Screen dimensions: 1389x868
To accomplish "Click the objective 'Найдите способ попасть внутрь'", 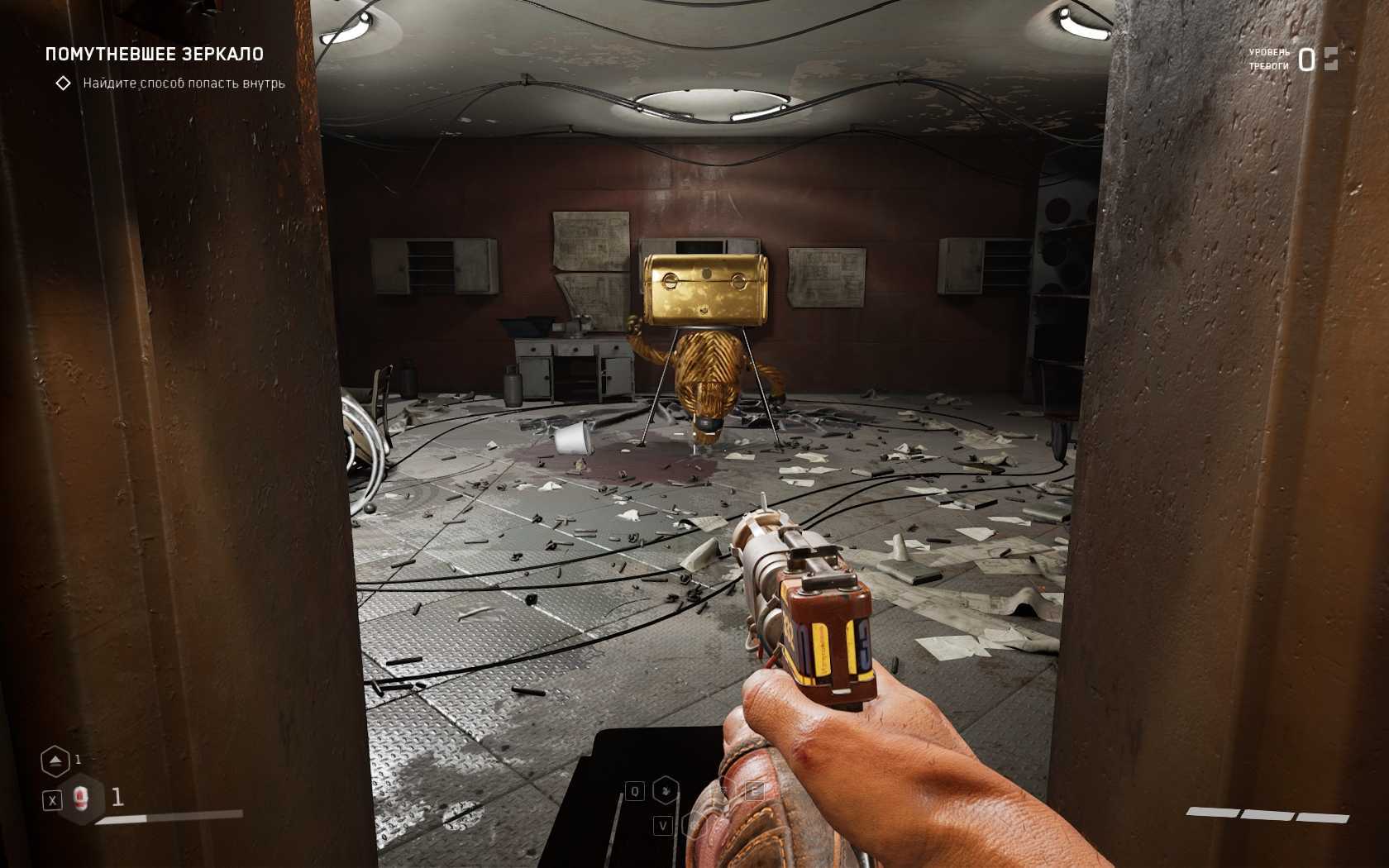I will tap(184, 83).
